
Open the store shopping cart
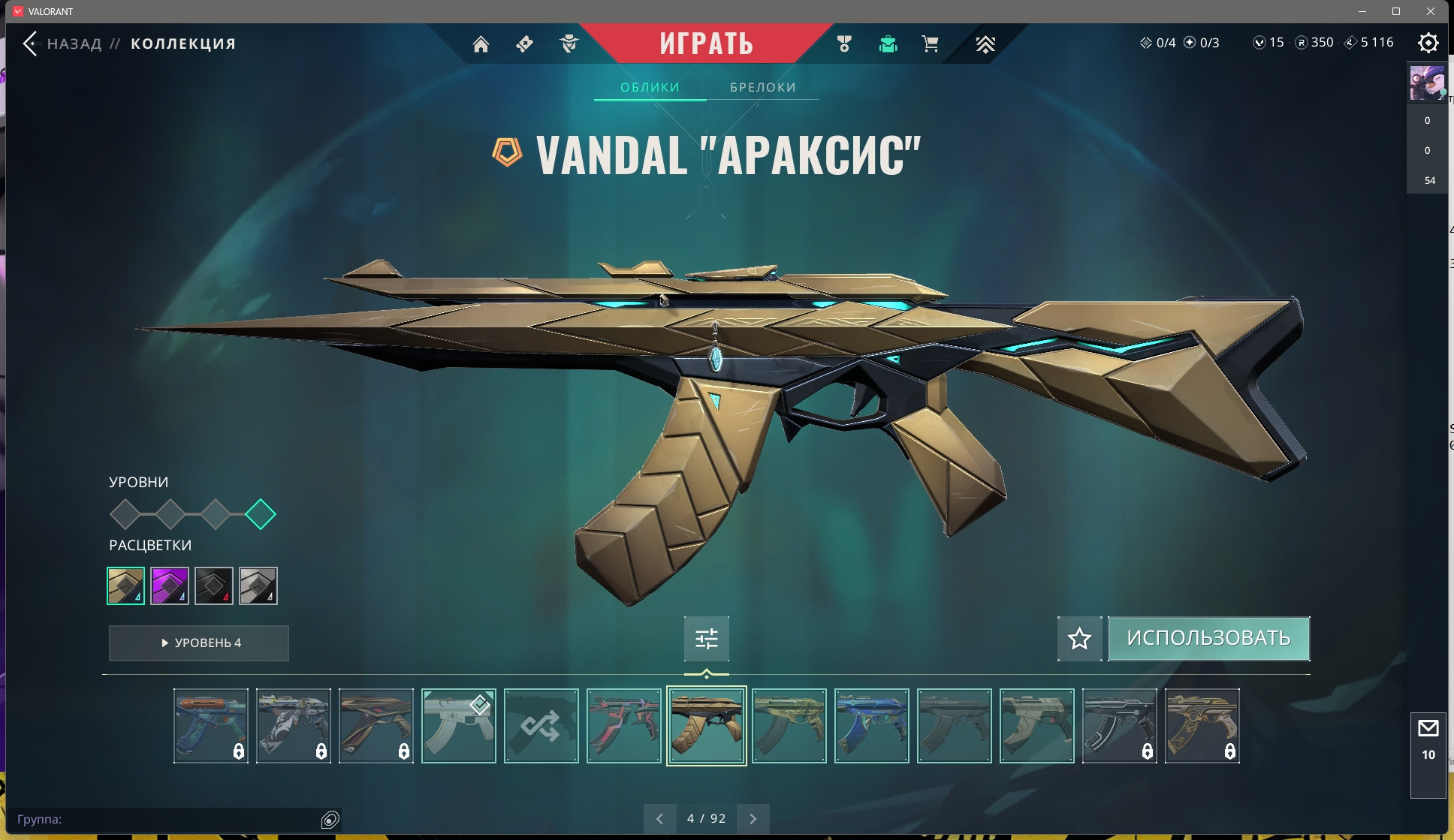click(930, 44)
